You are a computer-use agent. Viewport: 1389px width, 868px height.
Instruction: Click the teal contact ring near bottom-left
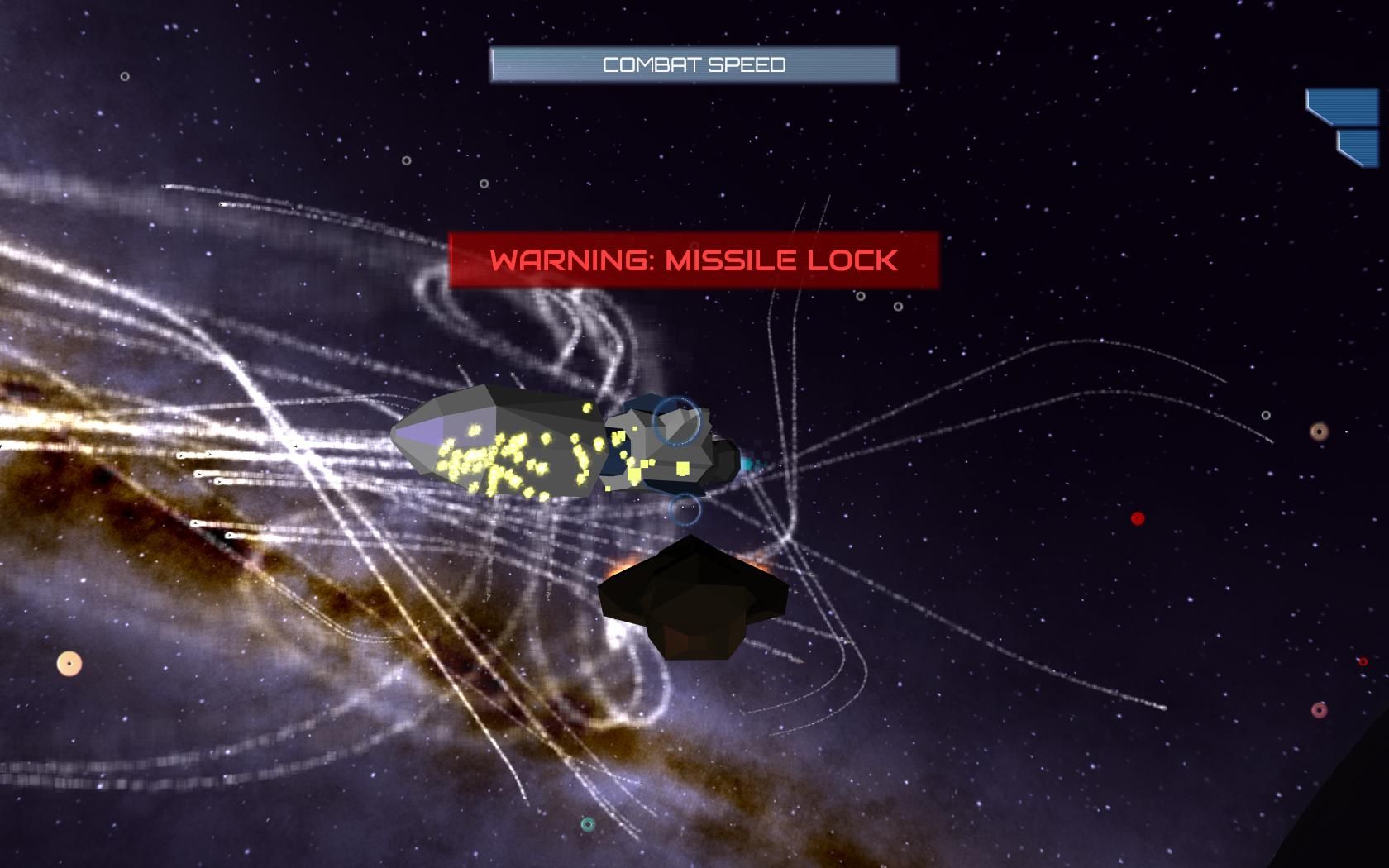pos(589,823)
